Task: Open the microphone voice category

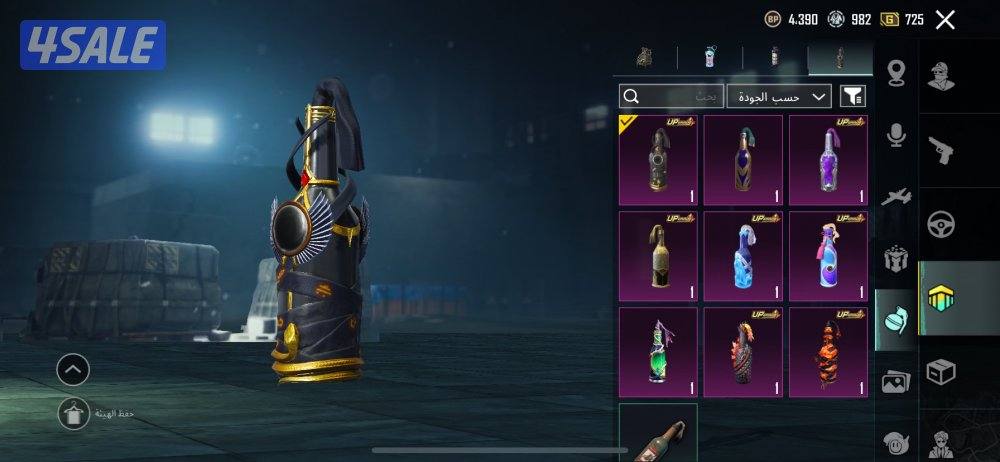Action: [x=896, y=136]
